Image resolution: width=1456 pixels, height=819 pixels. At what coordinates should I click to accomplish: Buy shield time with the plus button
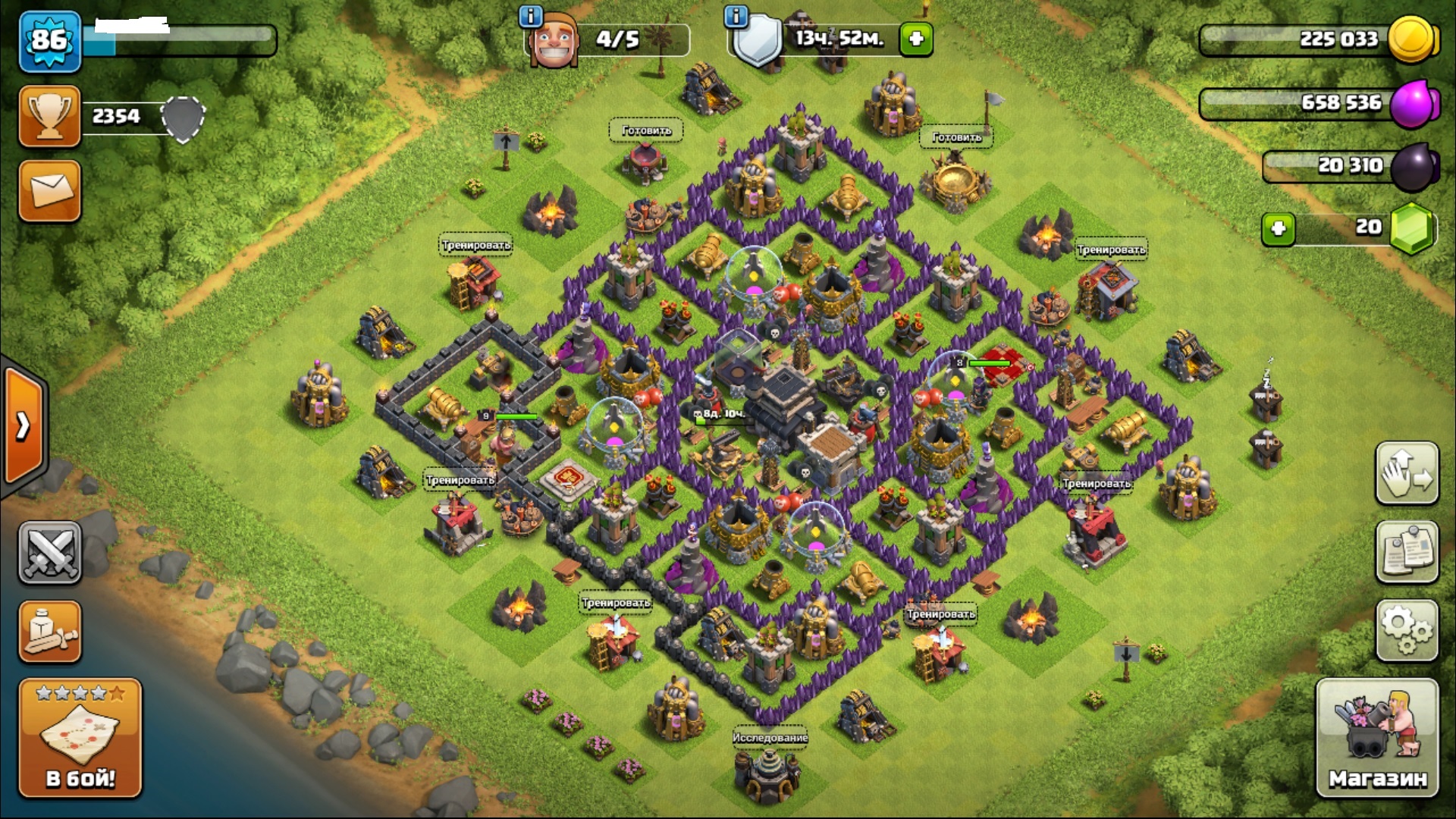pyautogui.click(x=916, y=39)
